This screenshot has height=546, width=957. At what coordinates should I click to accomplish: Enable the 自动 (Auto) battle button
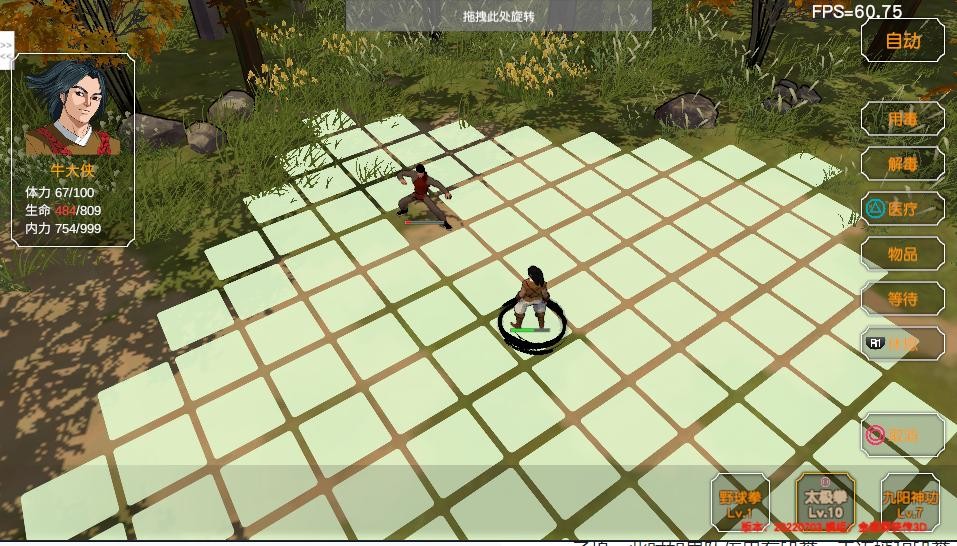pyautogui.click(x=902, y=41)
